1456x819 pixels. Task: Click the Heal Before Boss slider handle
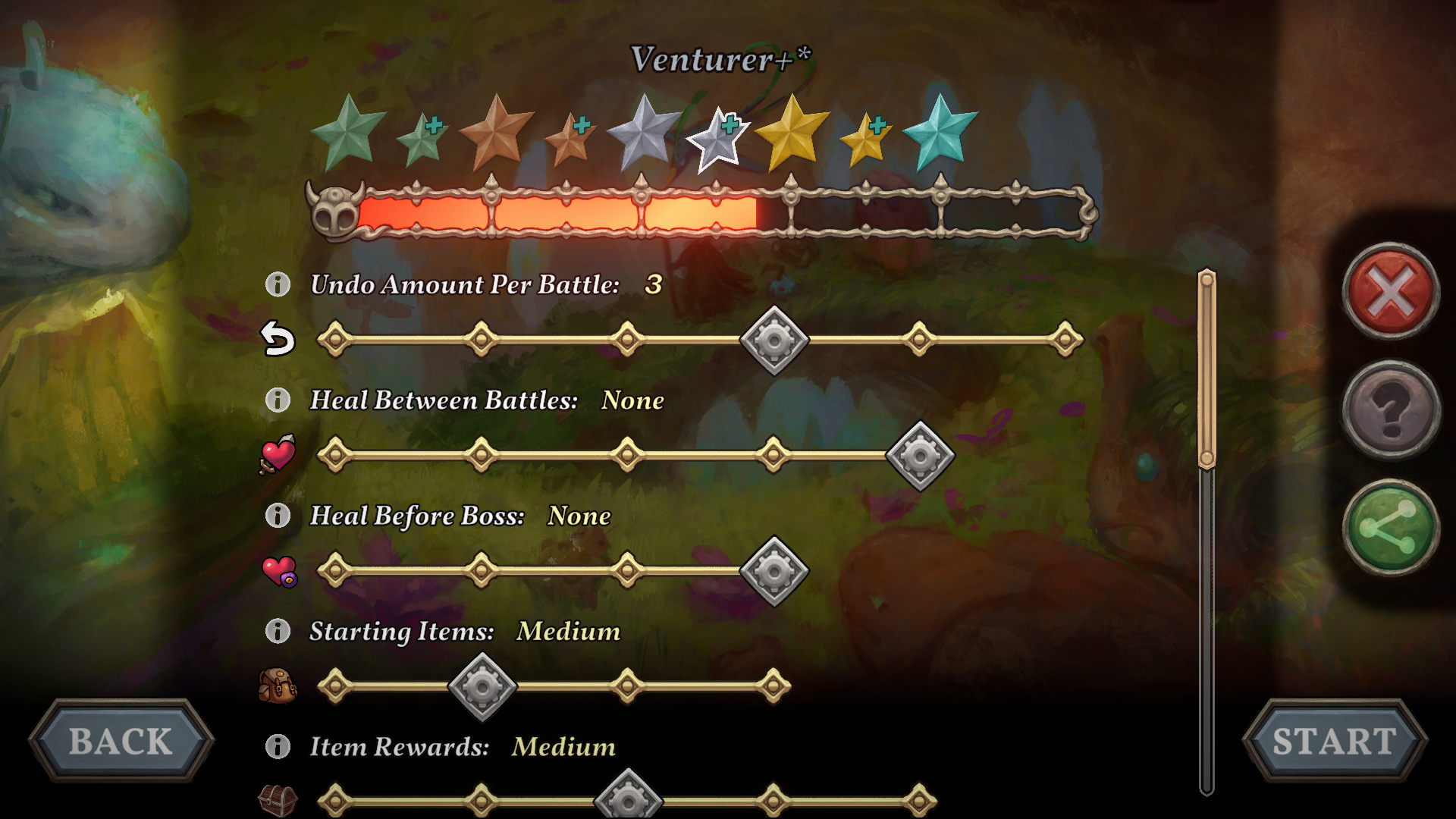(x=773, y=571)
